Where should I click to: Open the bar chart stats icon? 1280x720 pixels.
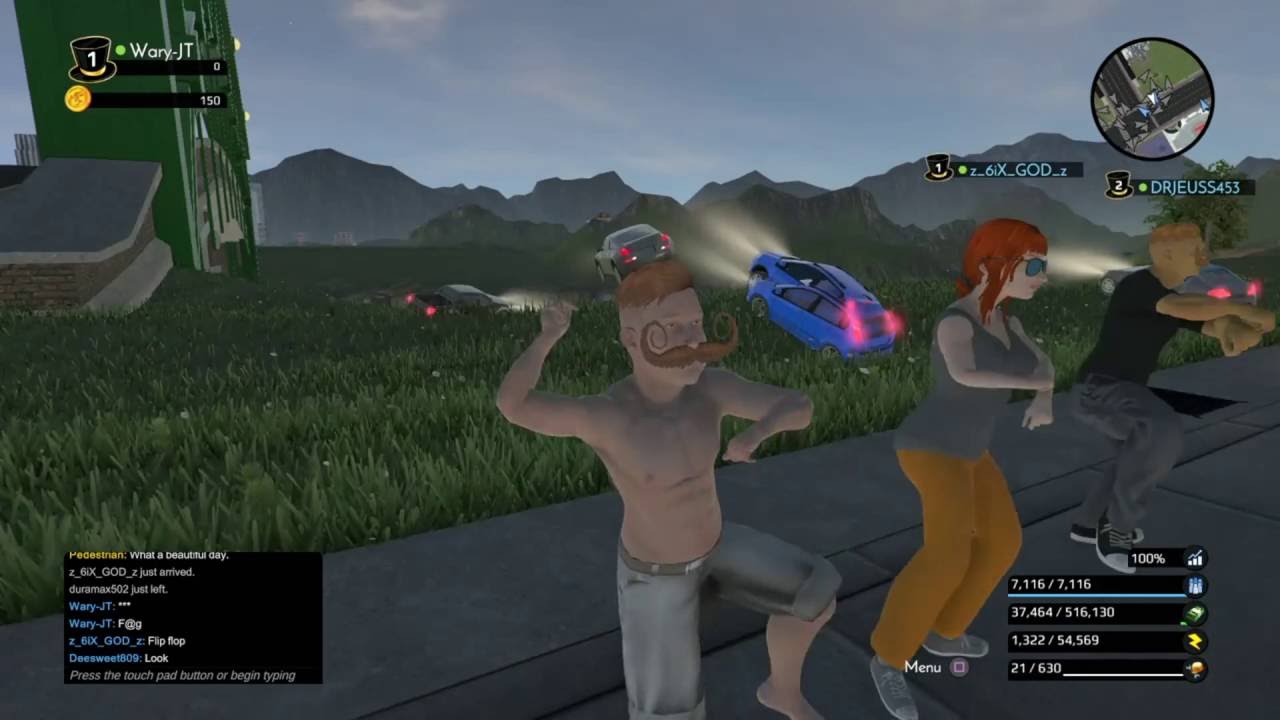[x=1194, y=558]
